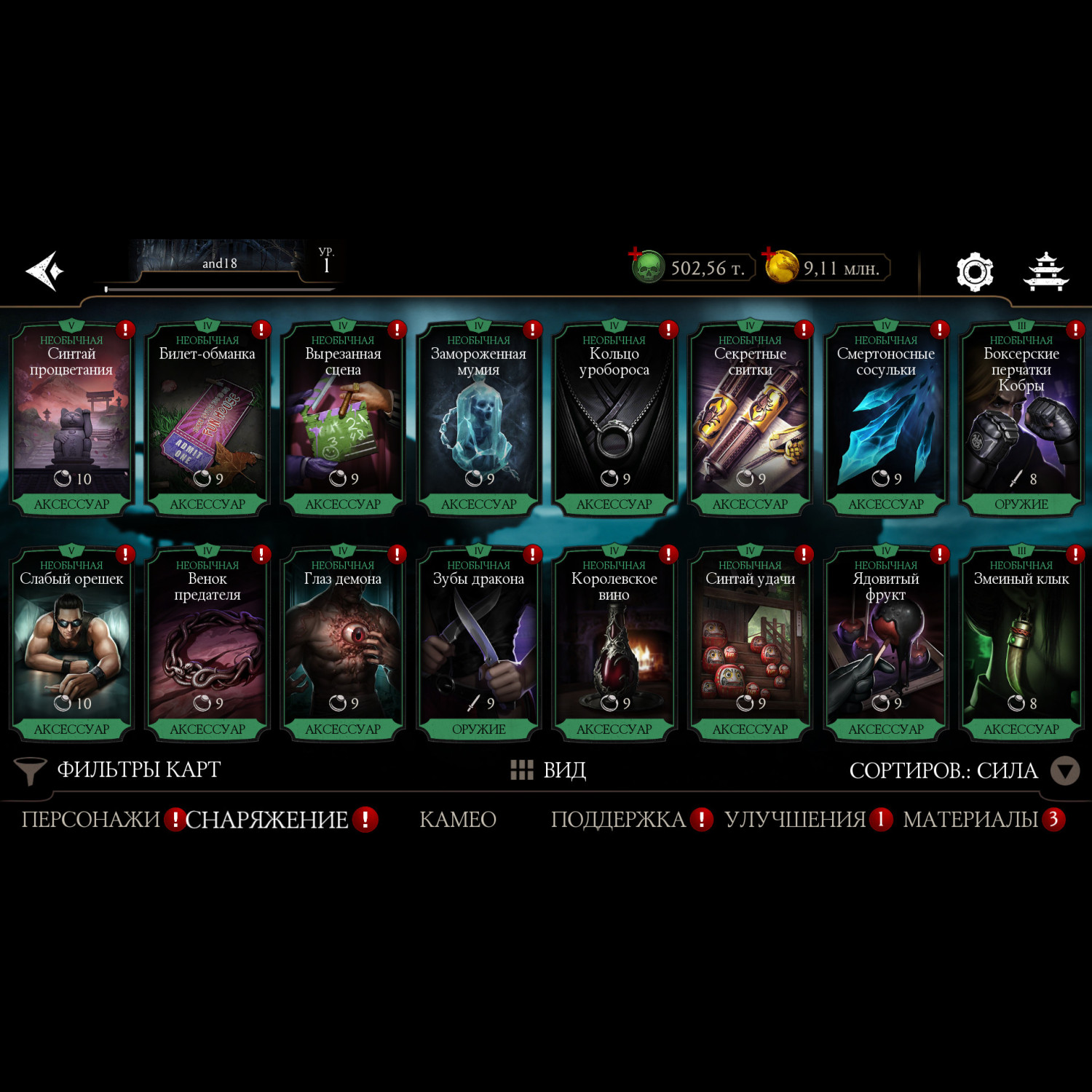Open settings via the gear icon

[974, 272]
